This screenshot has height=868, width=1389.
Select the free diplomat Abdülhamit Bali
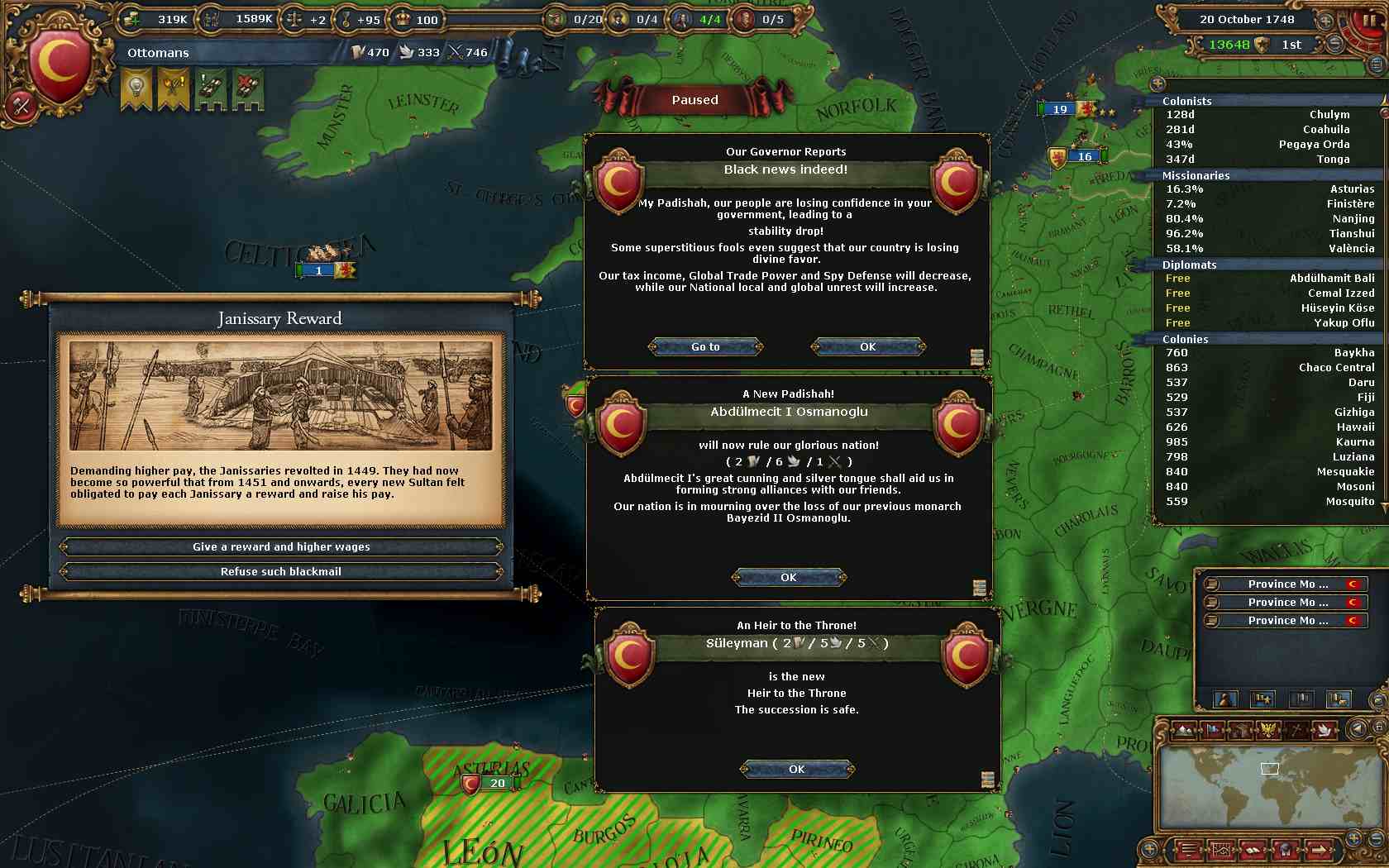(x=1269, y=279)
